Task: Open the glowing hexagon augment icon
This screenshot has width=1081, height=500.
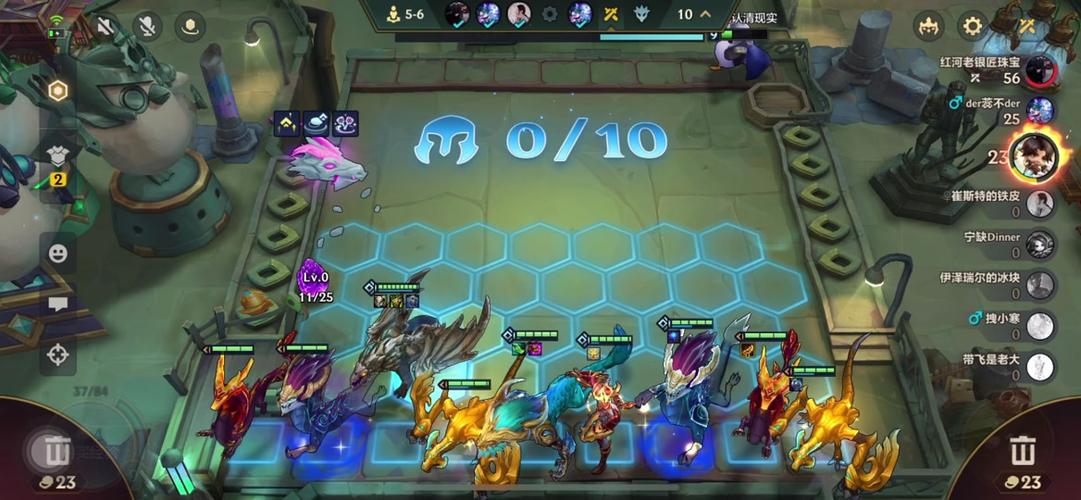Action: pyautogui.click(x=58, y=91)
